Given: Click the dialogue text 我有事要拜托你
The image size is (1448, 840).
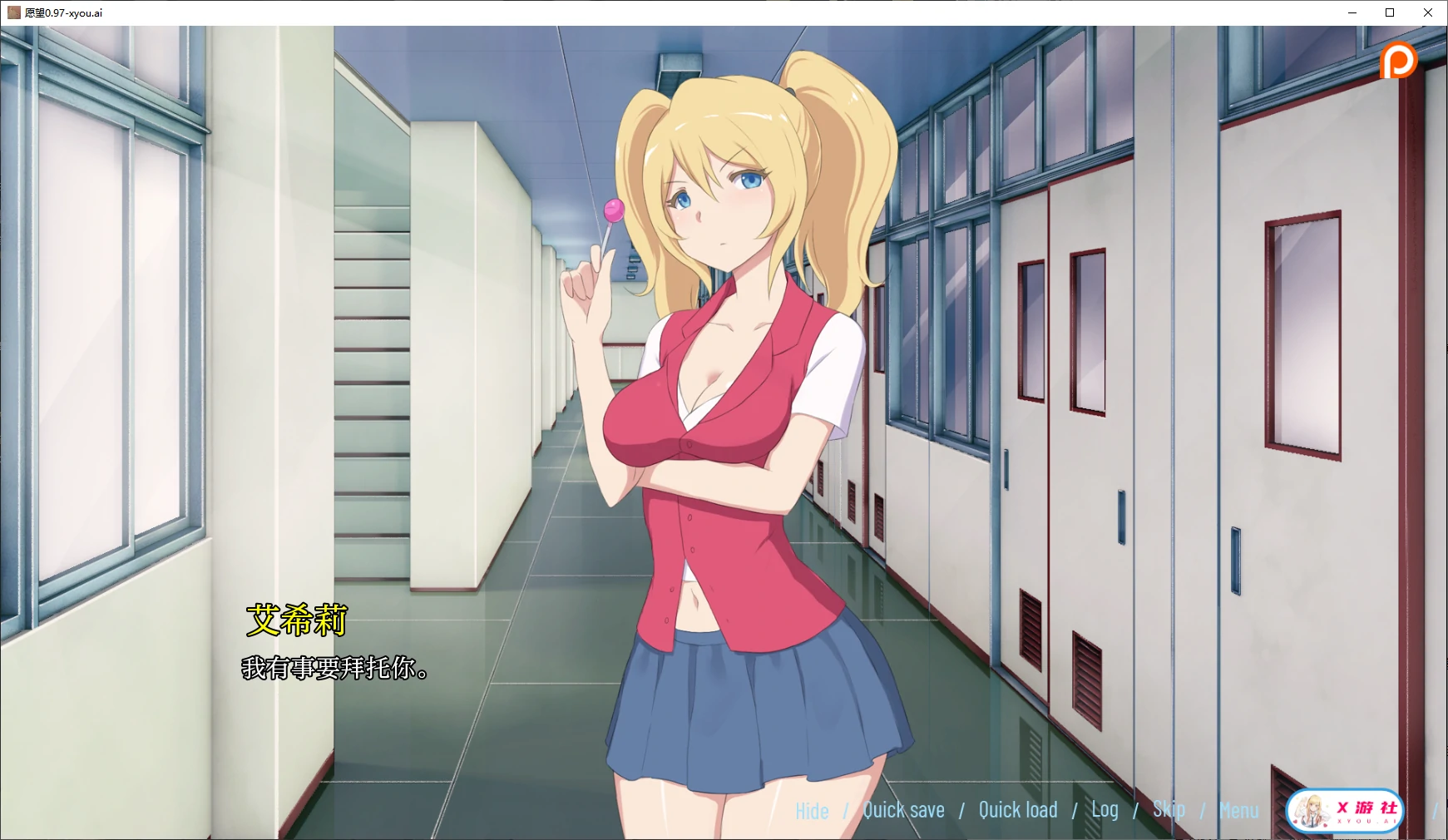Looking at the screenshot, I should (334, 670).
